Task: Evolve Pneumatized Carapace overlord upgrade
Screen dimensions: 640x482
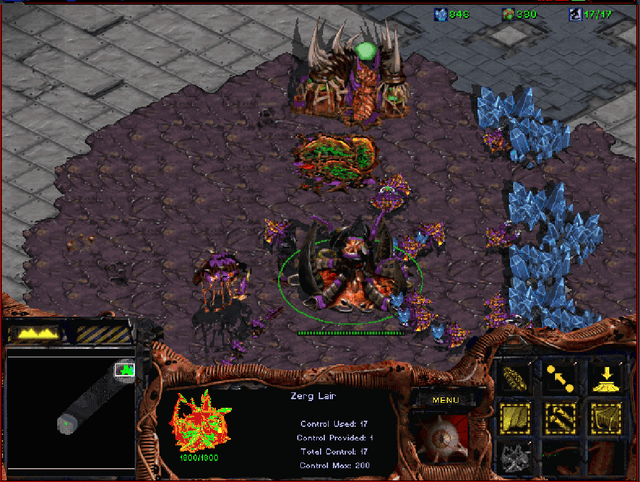Action: click(x=605, y=418)
